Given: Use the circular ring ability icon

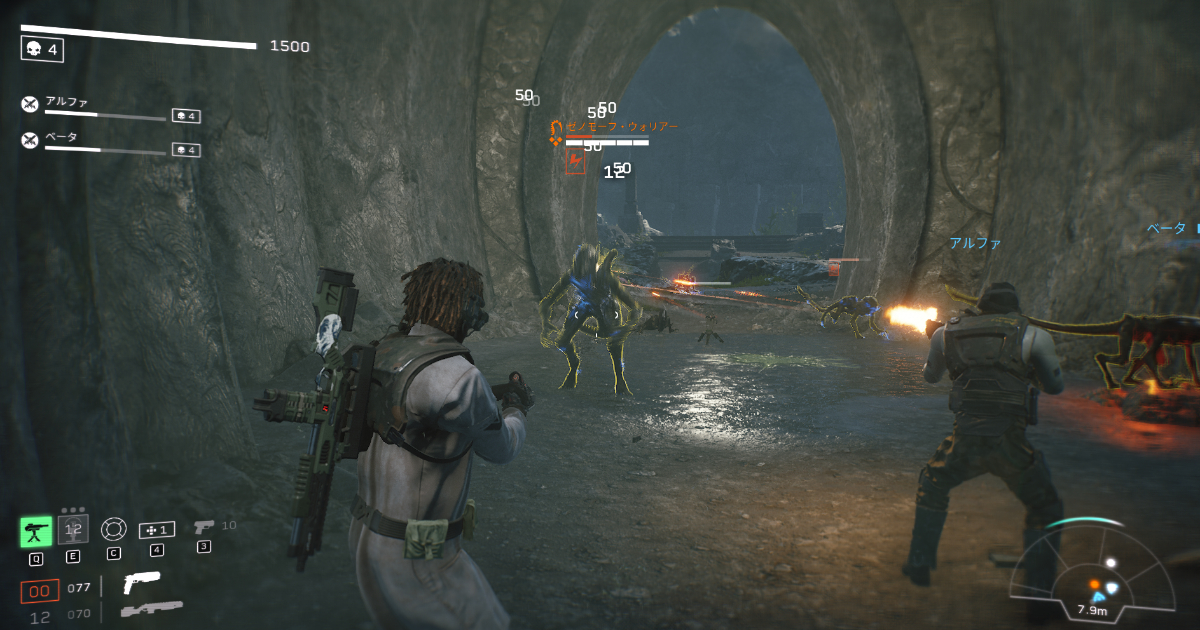Looking at the screenshot, I should click(114, 529).
